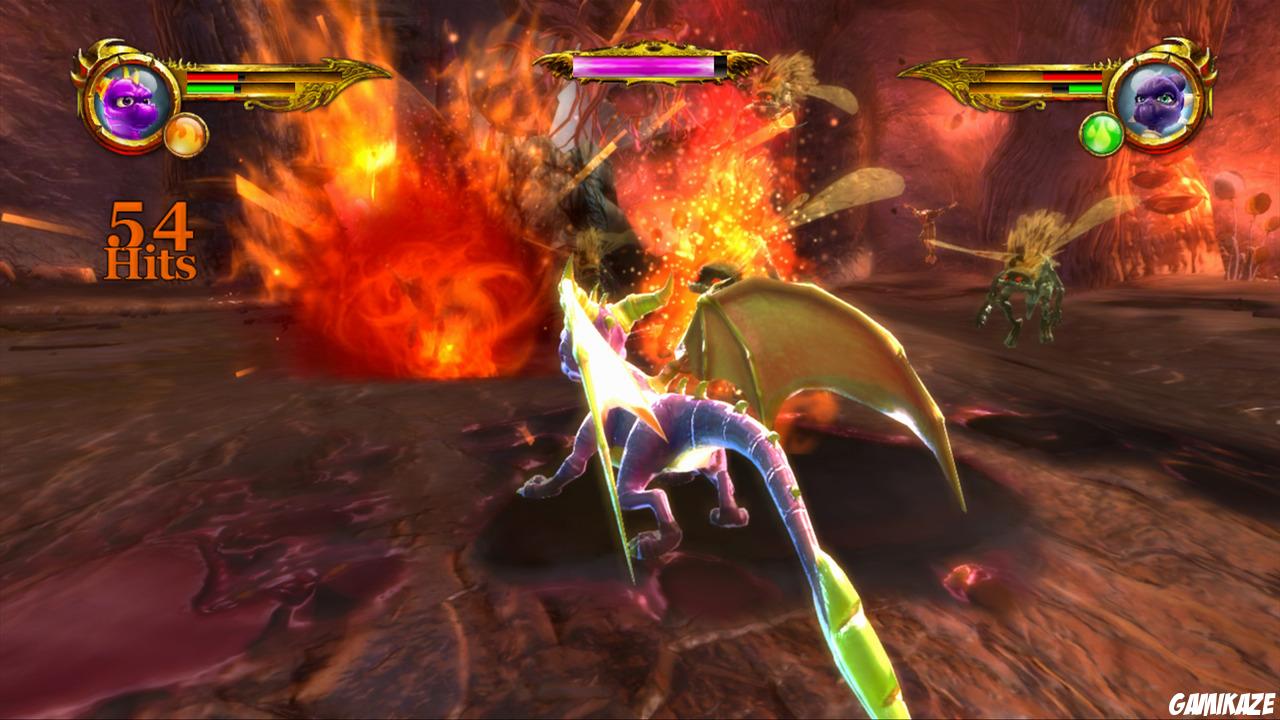The width and height of the screenshot is (1280, 720).
Task: Expand the 54 Hits combo counter
Action: tap(148, 240)
